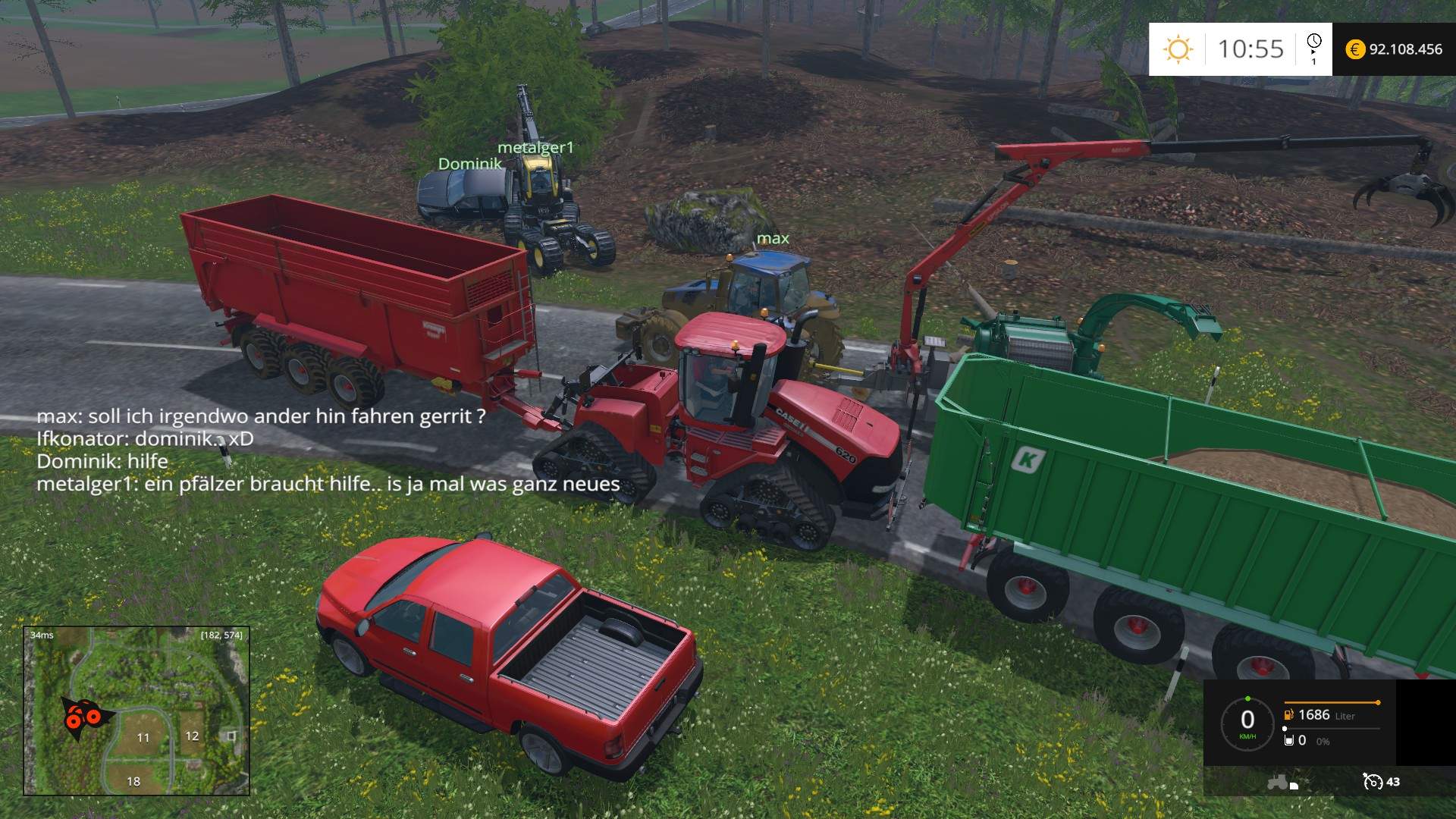This screenshot has height=819, width=1456.
Task: Click the red player markers on minimap
Action: click(82, 715)
